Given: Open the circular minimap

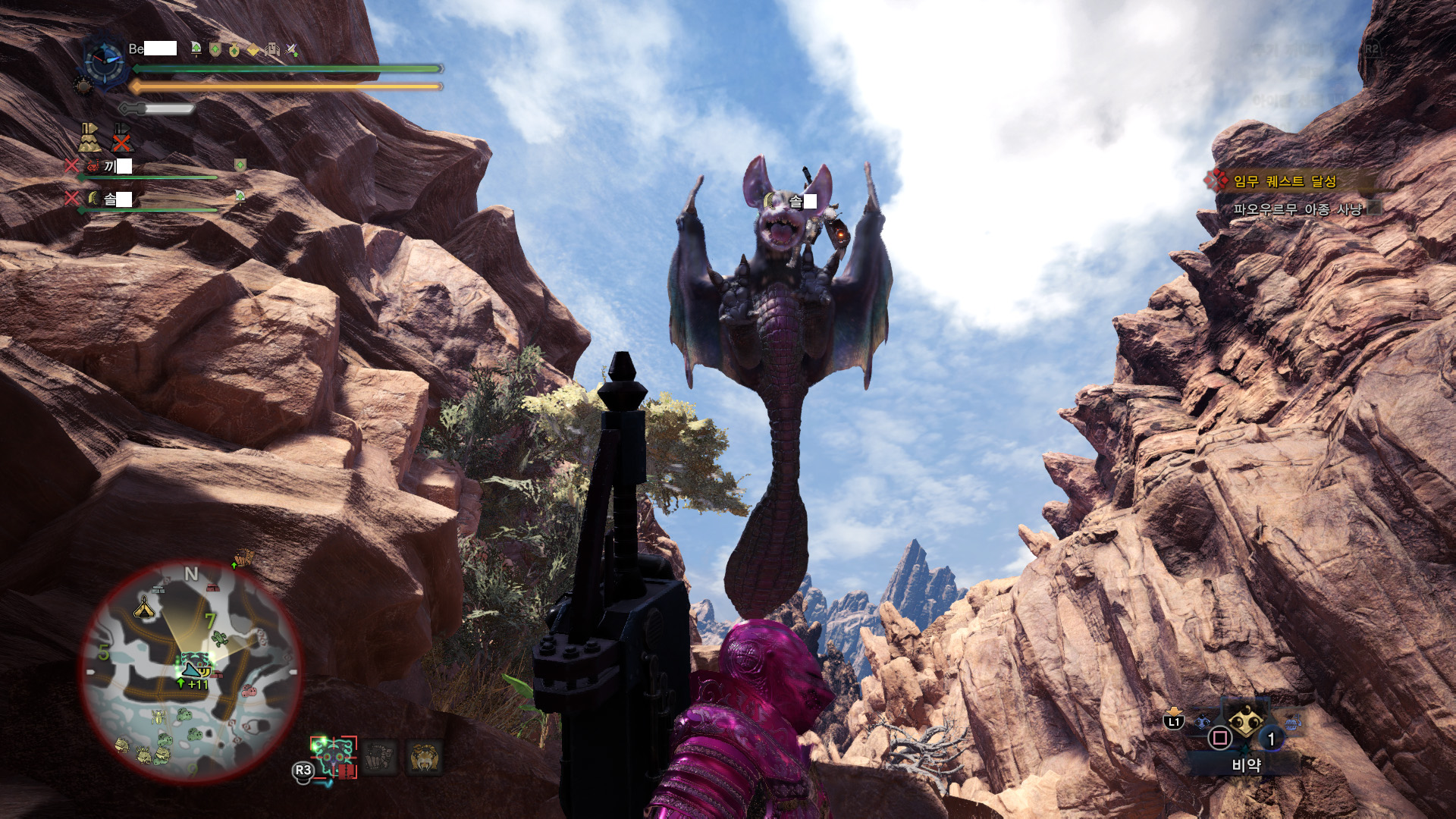Looking at the screenshot, I should tap(191, 672).
